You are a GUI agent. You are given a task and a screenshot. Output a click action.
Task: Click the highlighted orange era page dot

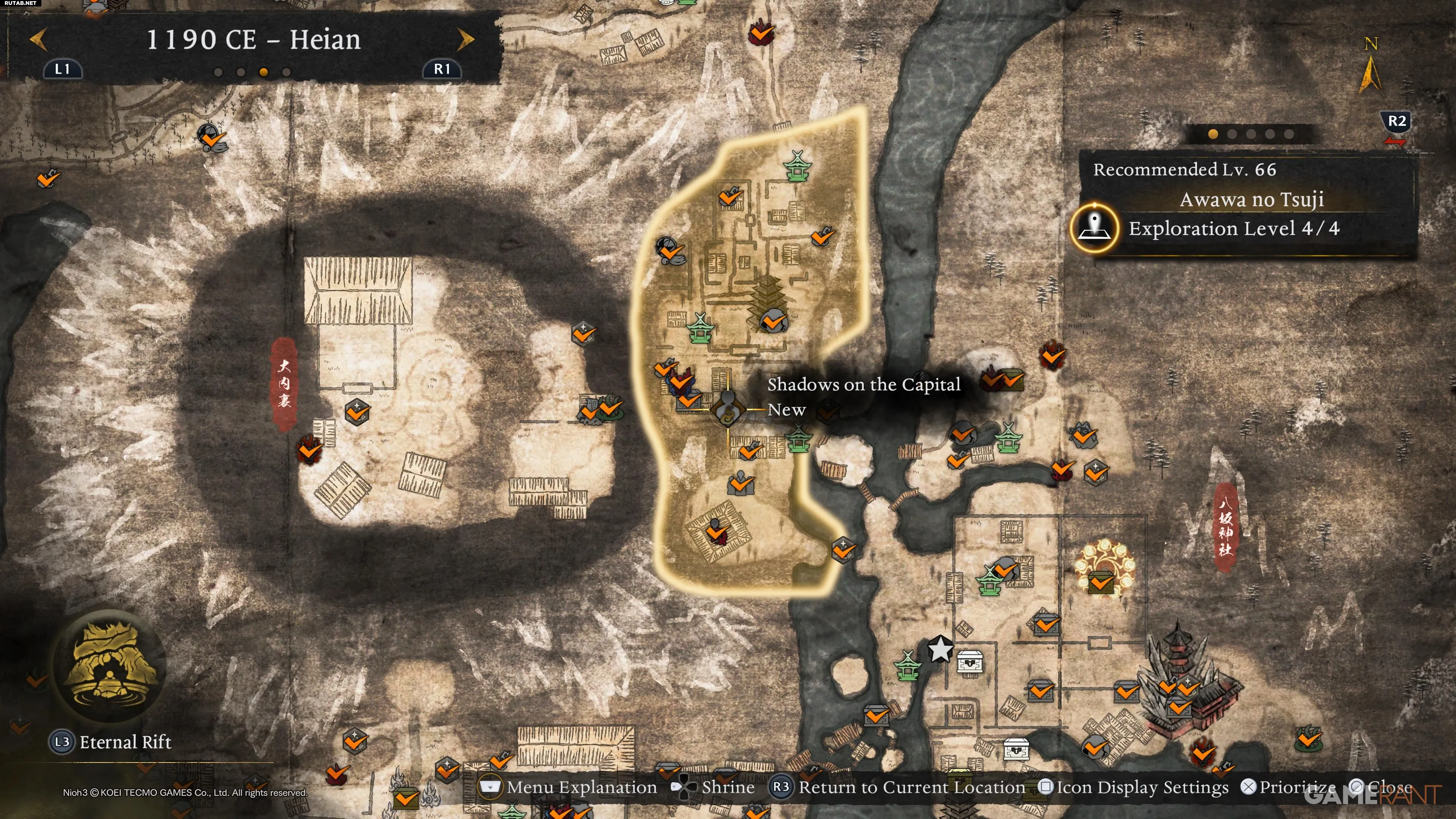[264, 72]
